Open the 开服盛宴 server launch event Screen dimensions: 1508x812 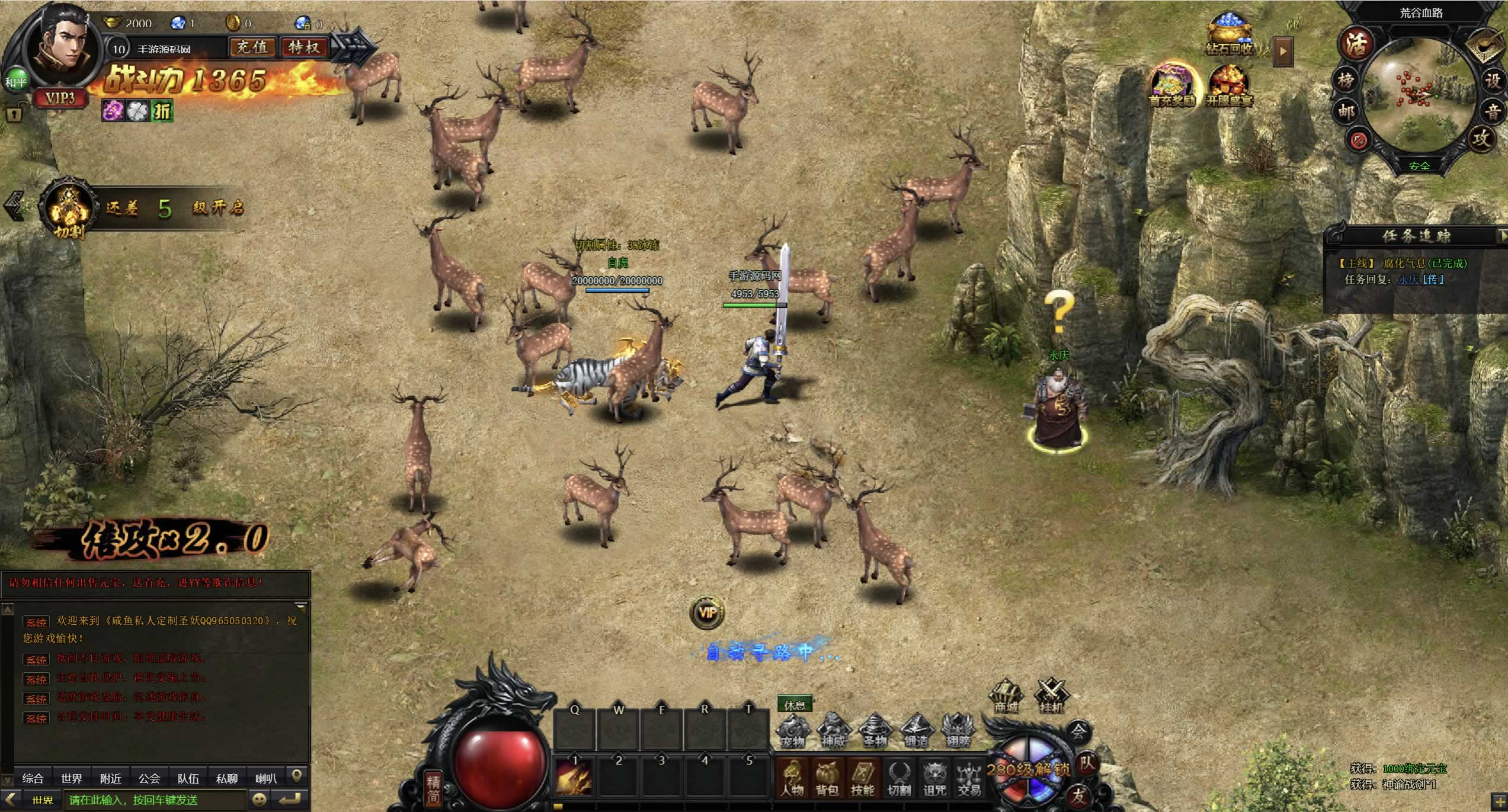coord(1229,86)
